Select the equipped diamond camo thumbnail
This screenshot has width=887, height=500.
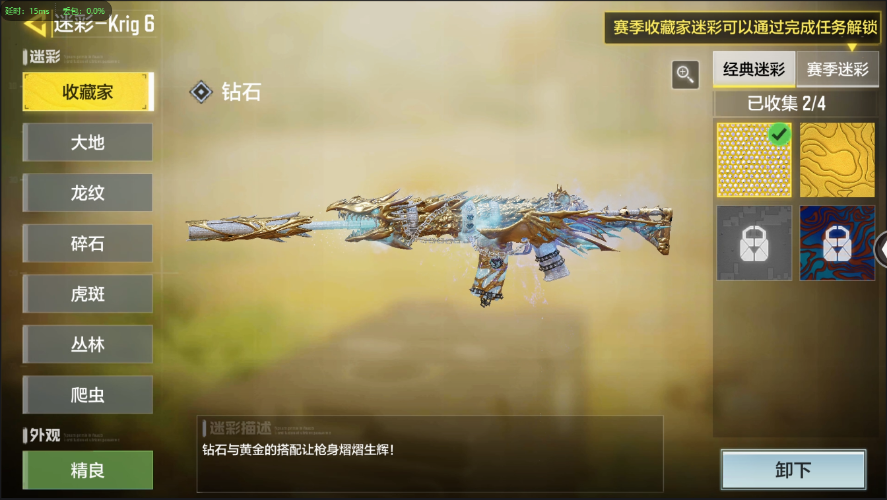754,160
